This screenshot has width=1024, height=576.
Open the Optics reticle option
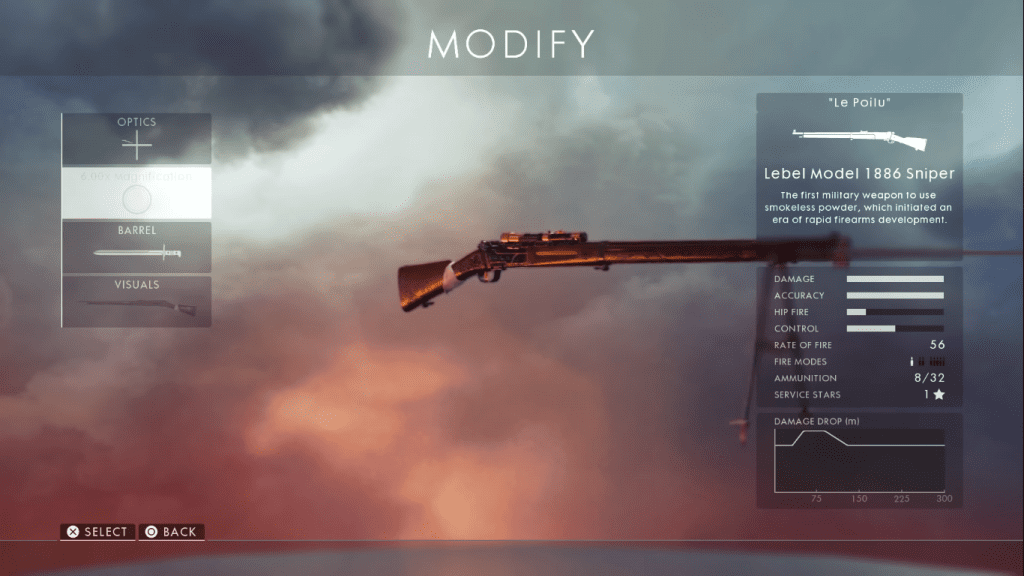(x=137, y=139)
